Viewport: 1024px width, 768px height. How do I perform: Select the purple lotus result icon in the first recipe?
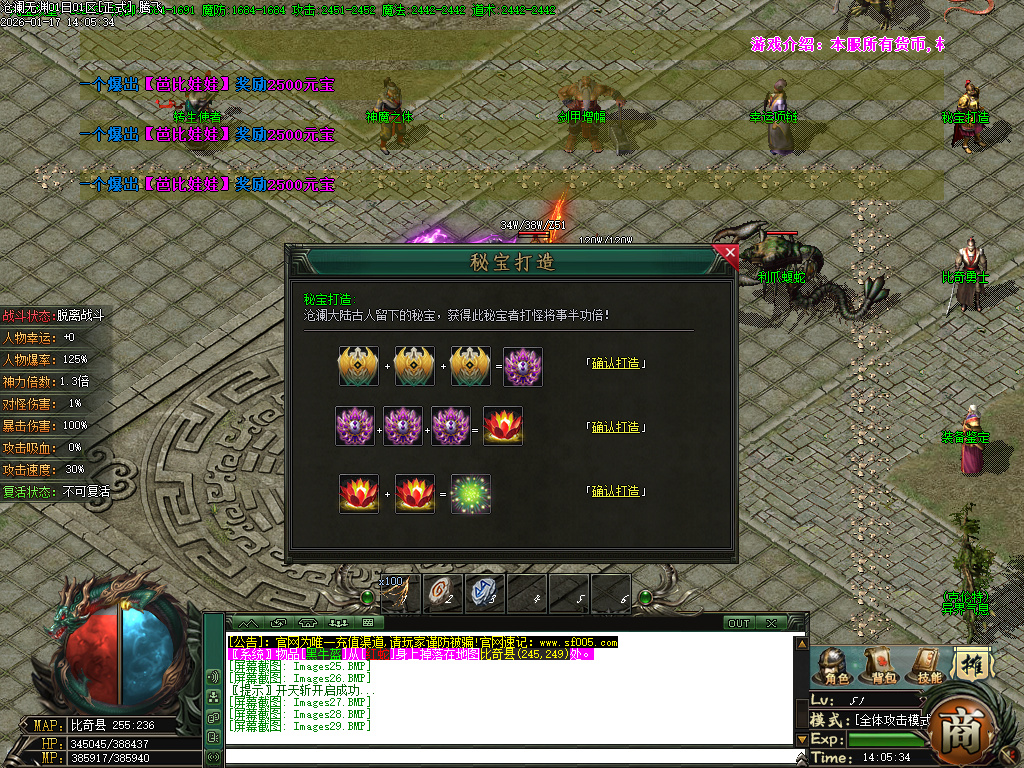523,367
